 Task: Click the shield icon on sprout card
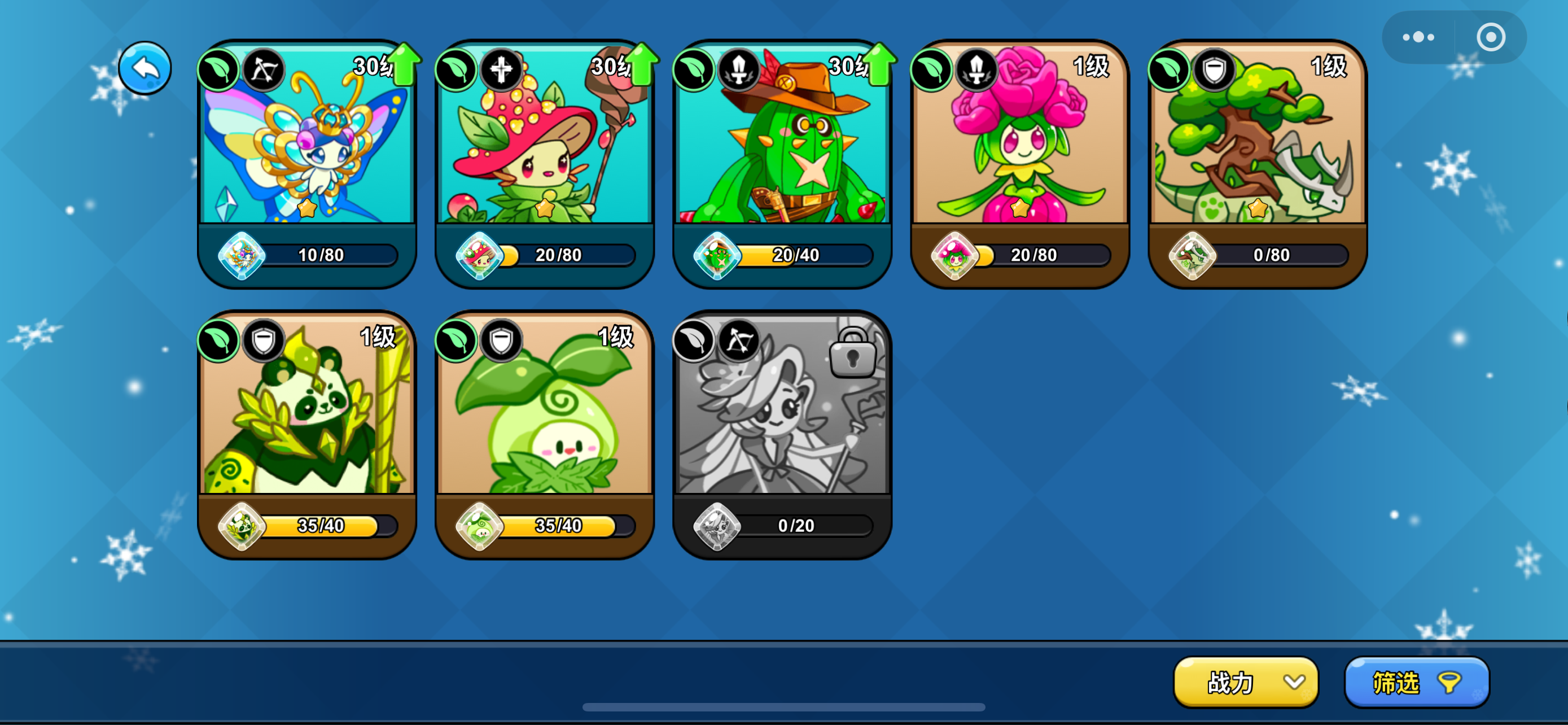(x=501, y=341)
